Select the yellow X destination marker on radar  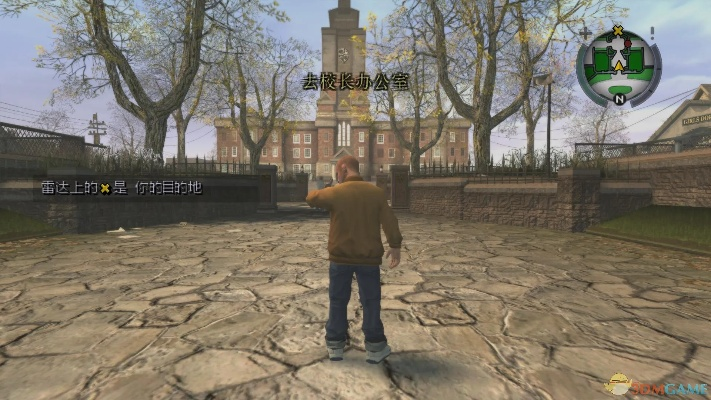(x=618, y=30)
